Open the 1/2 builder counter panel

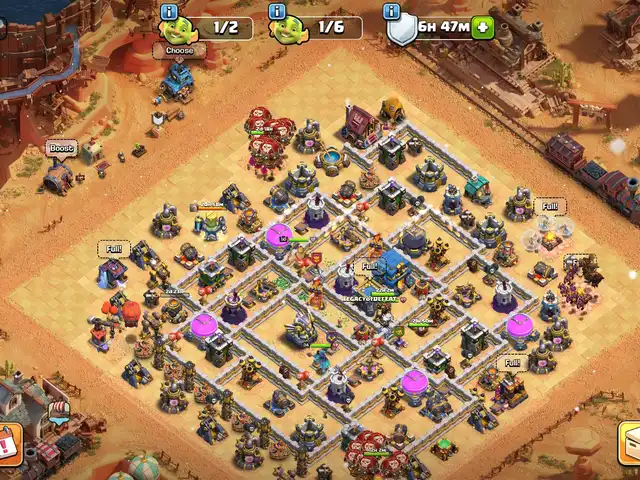coord(214,28)
